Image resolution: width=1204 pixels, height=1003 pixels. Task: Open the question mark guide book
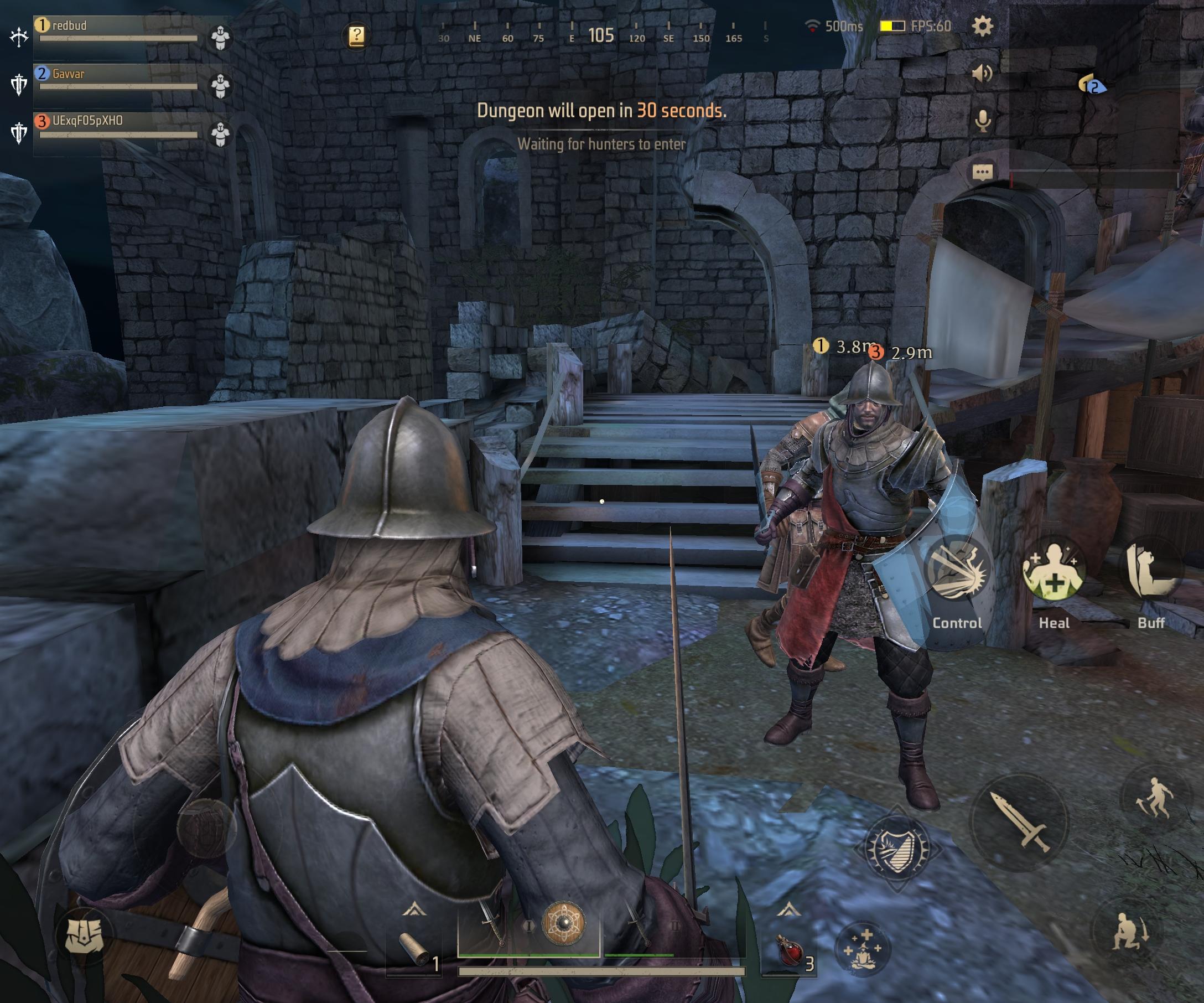(356, 35)
